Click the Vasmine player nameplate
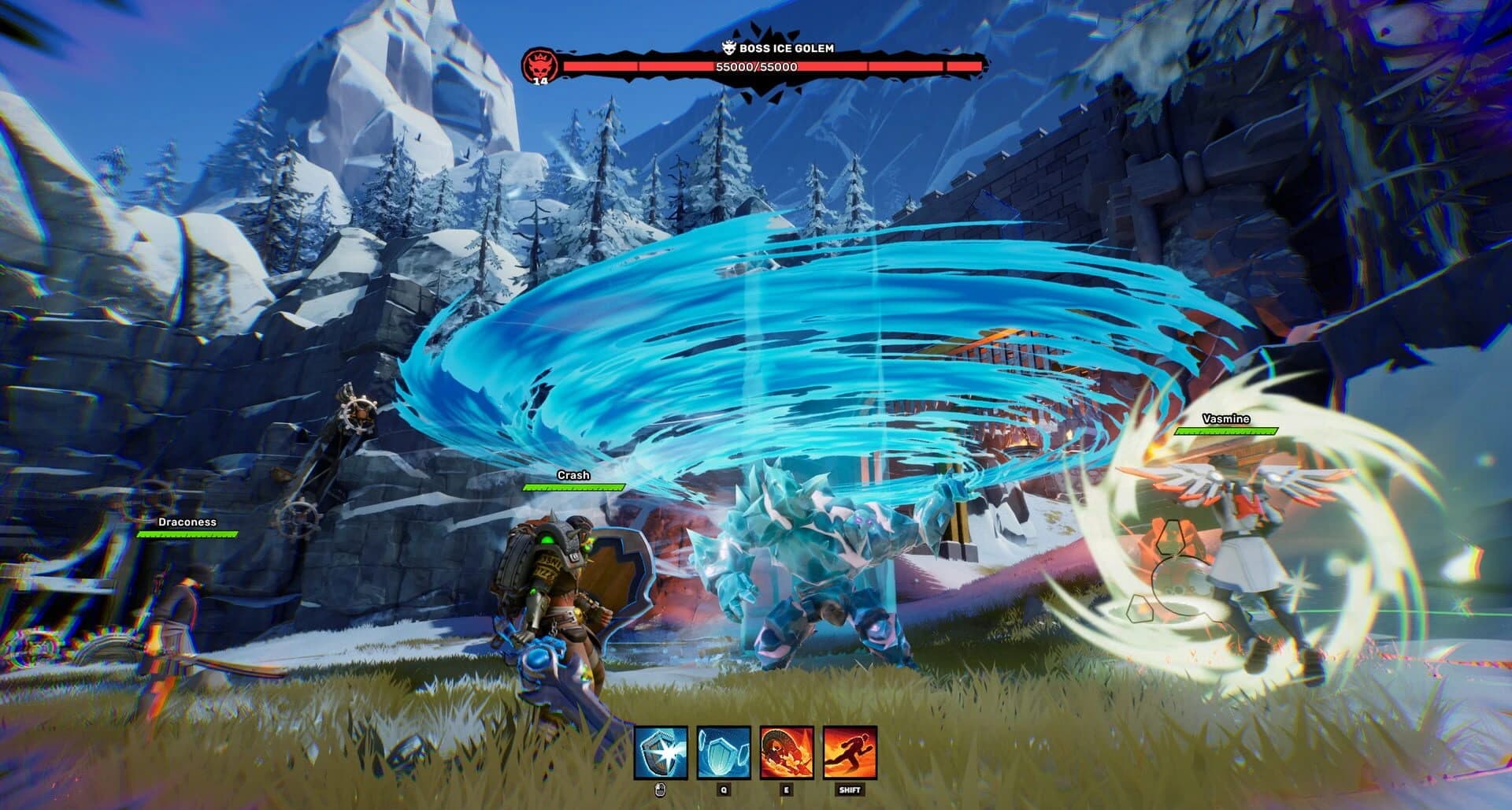This screenshot has width=1512, height=810. (x=1227, y=418)
